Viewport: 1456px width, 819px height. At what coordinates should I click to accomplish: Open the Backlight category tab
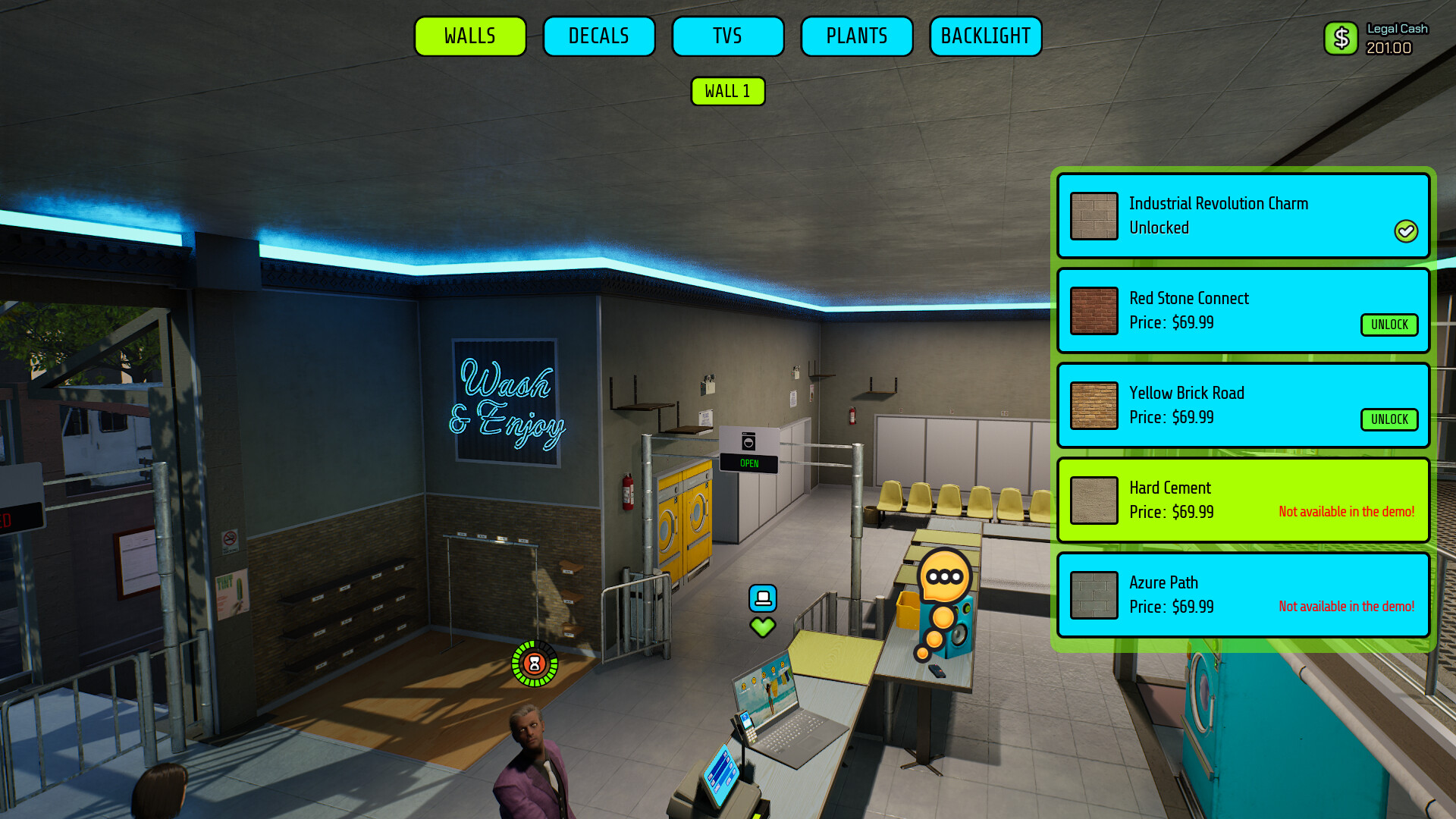pyautogui.click(x=986, y=36)
